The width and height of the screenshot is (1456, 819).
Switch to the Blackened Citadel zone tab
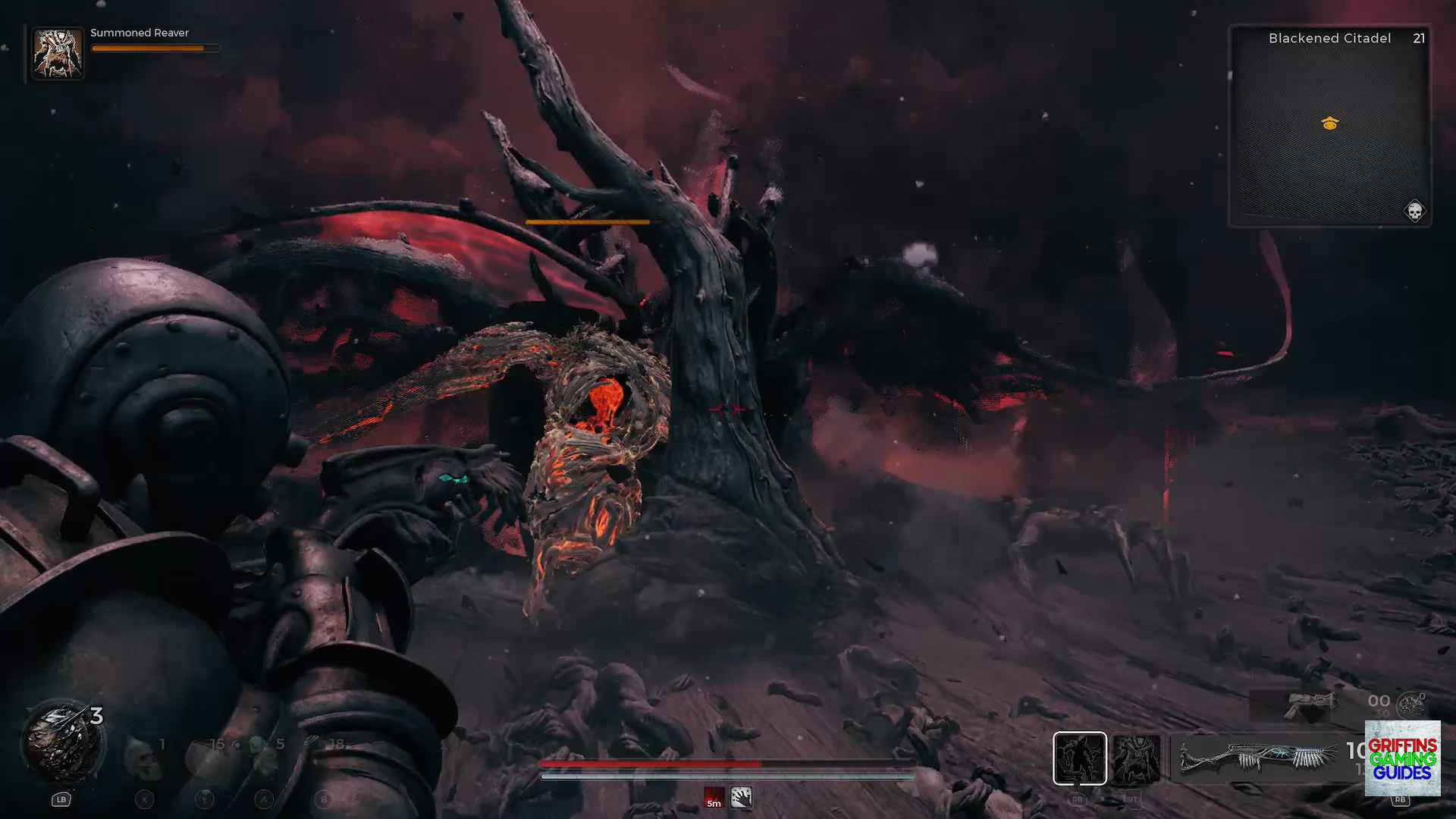[1329, 38]
